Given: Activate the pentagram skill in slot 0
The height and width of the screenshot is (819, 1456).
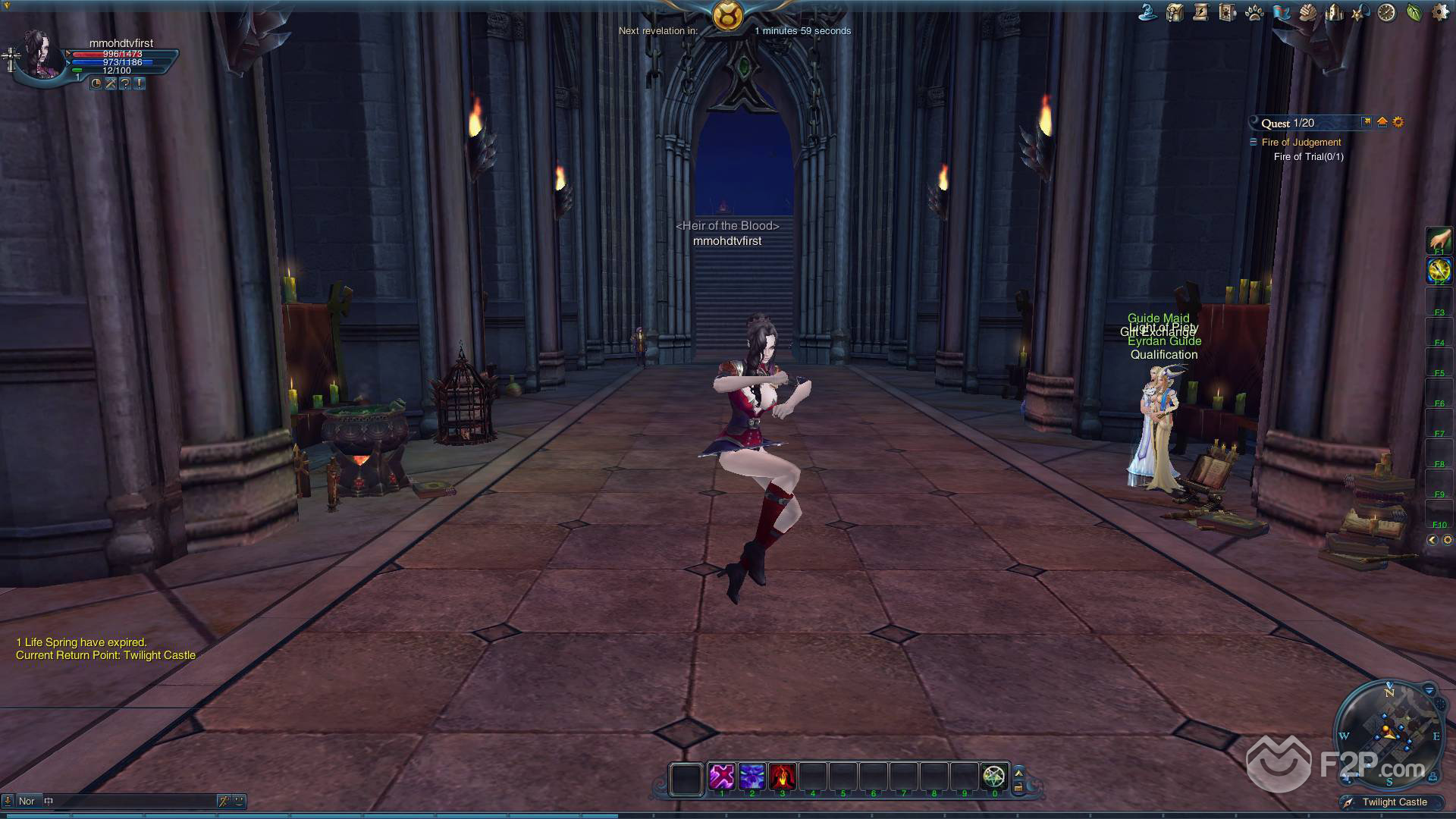Looking at the screenshot, I should click(994, 777).
